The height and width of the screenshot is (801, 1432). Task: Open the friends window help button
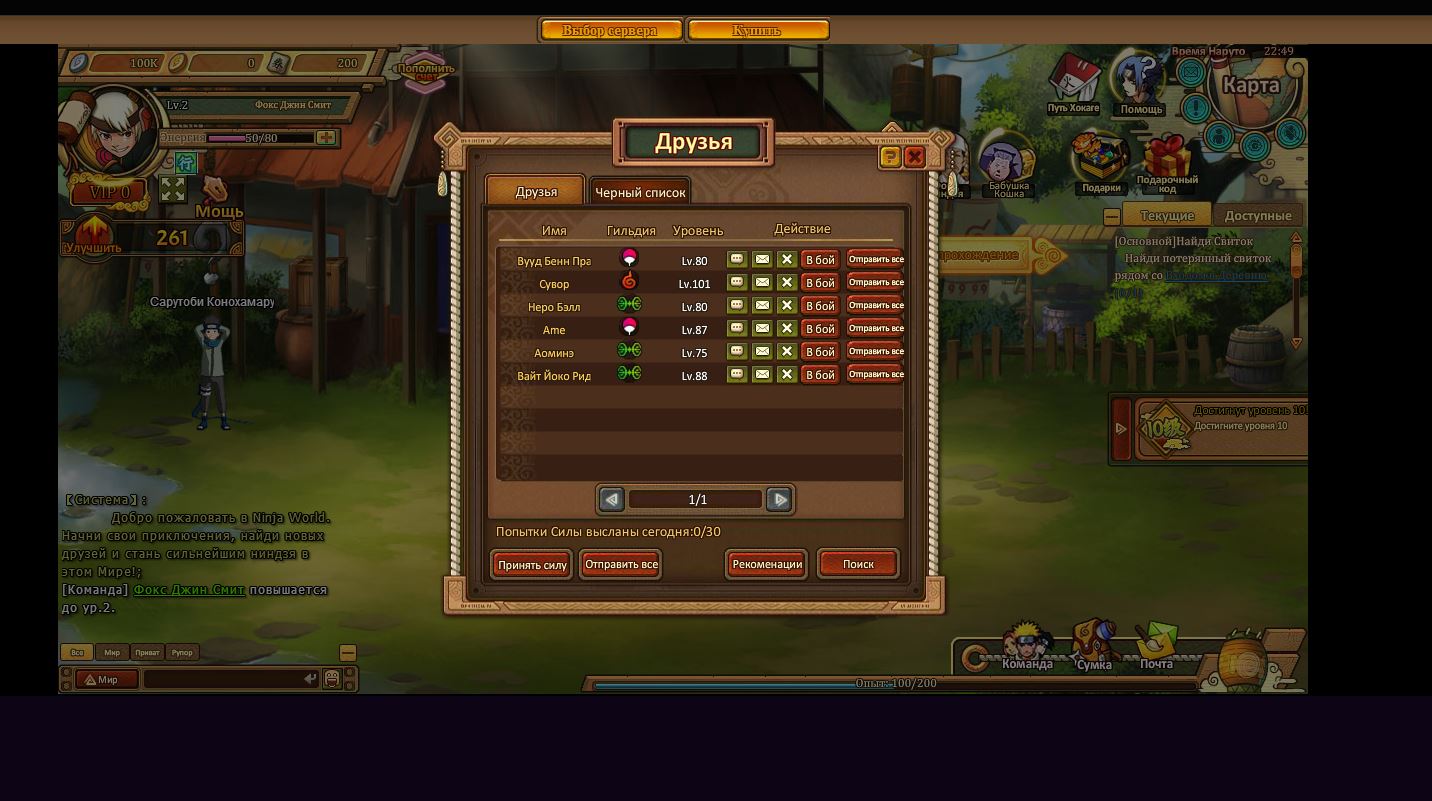[890, 157]
